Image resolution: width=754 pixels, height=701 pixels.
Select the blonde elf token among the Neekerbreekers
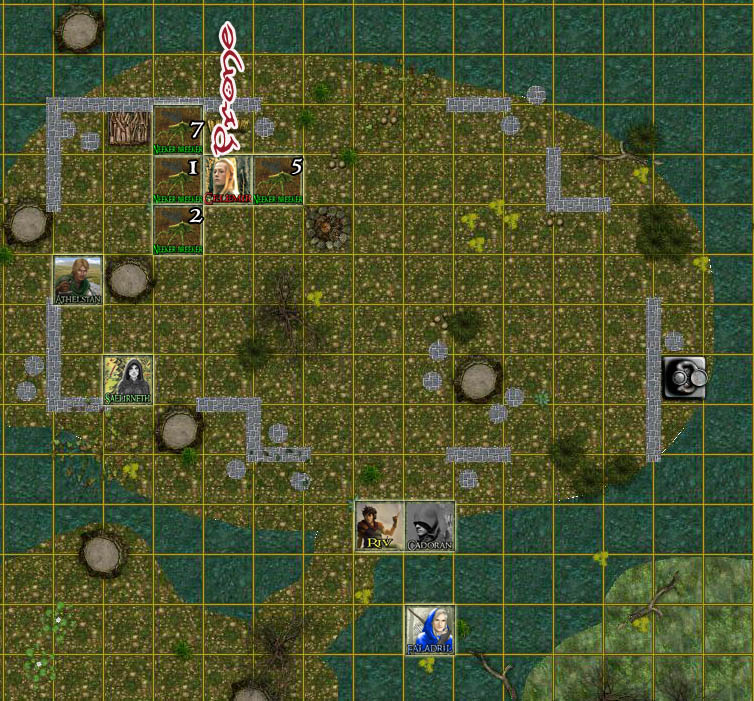click(228, 181)
